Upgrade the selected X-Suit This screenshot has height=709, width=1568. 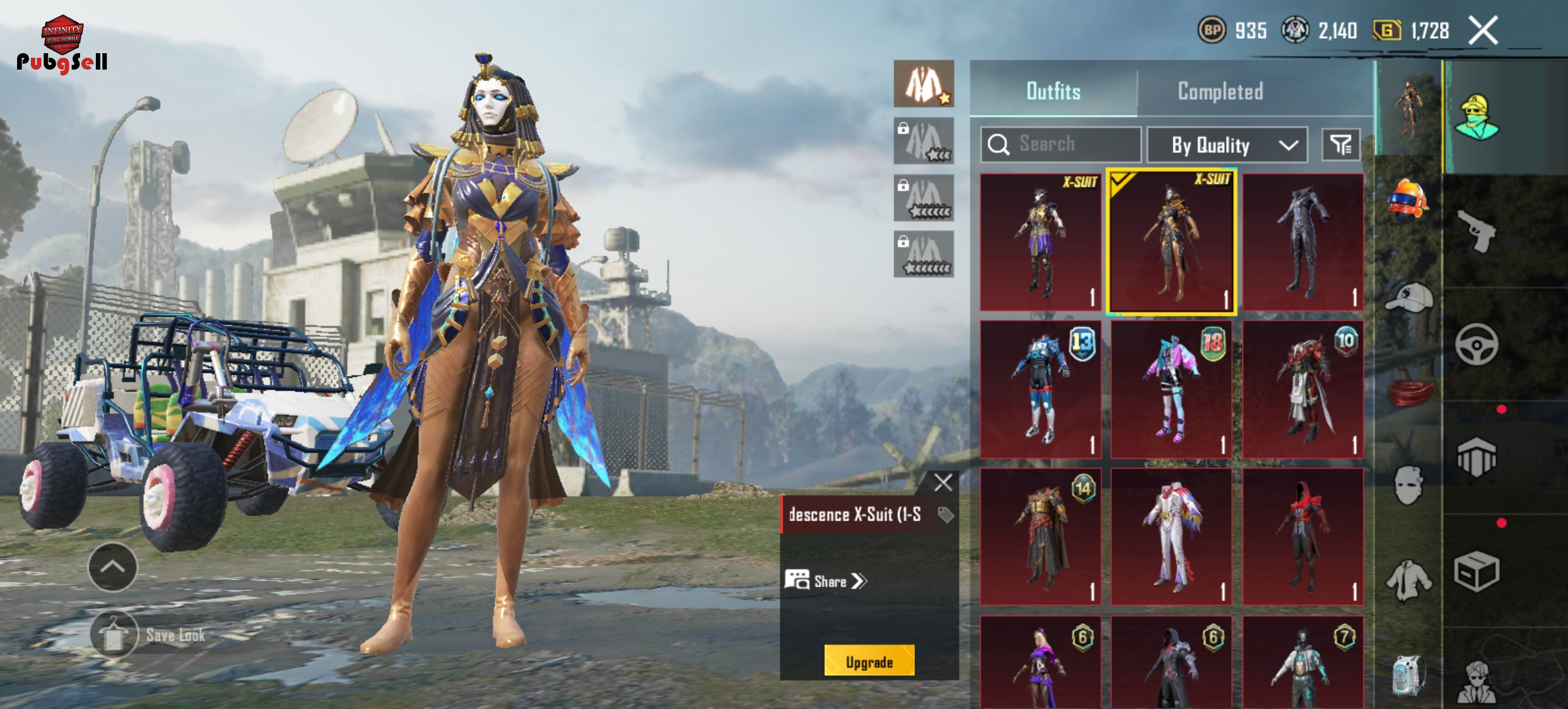(869, 661)
